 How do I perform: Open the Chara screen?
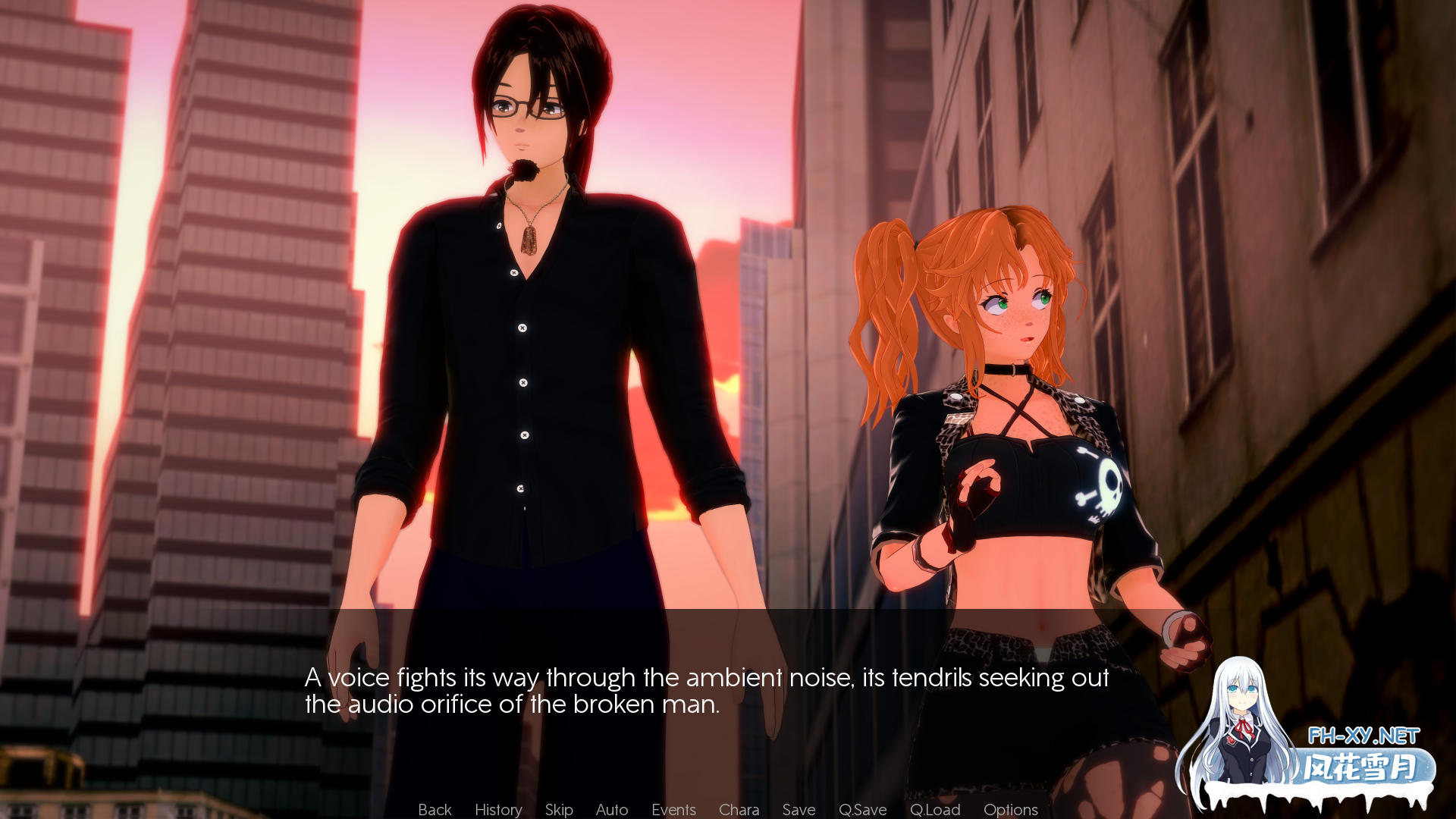[739, 809]
